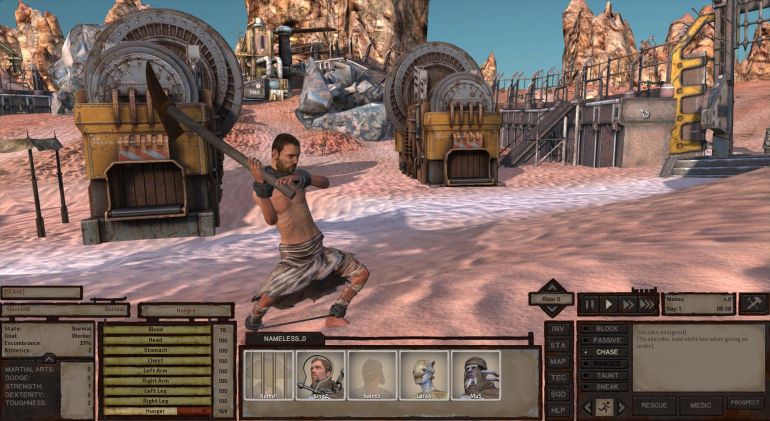
Task: Toggle the PASSIVE behaviour option
Action: click(605, 340)
